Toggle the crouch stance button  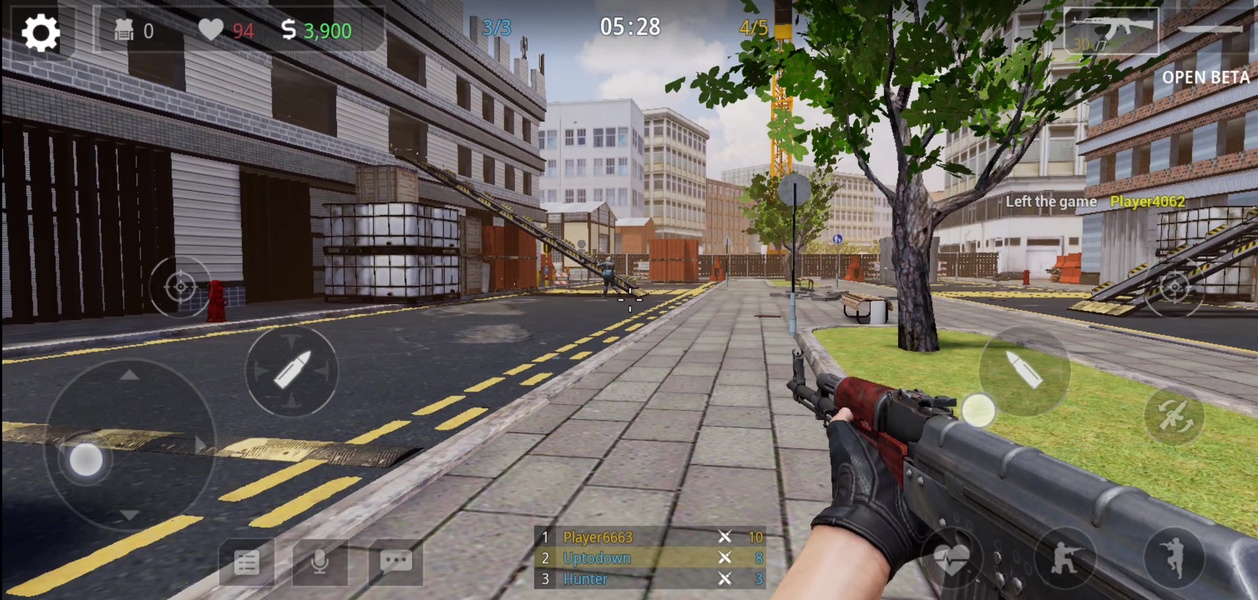(x=1065, y=557)
